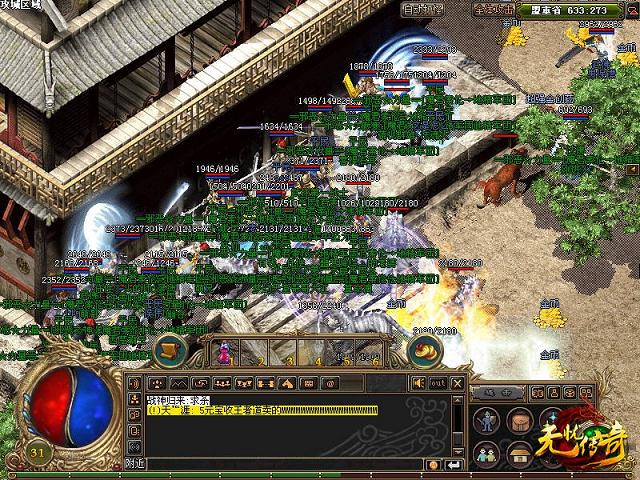The image size is (640, 480).
Task: Click the @ symbol in chat toolbar
Action: [331, 382]
